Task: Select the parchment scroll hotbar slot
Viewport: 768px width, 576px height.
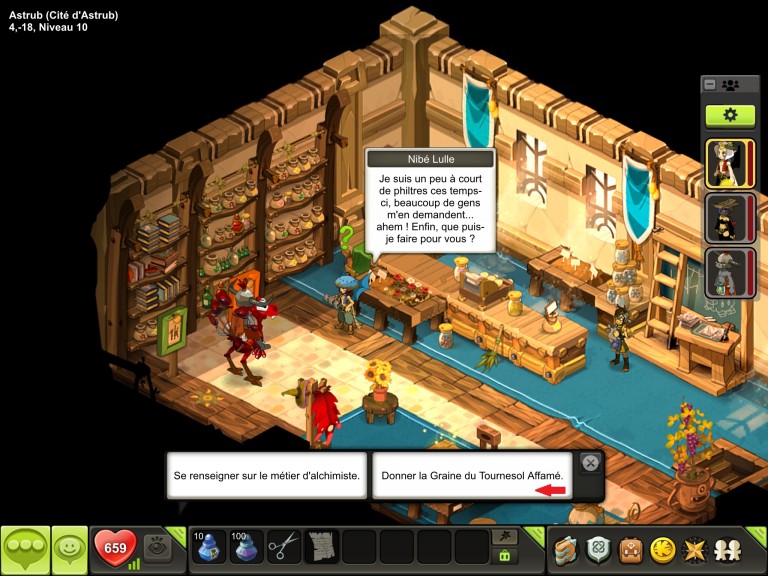Action: pyautogui.click(x=322, y=547)
